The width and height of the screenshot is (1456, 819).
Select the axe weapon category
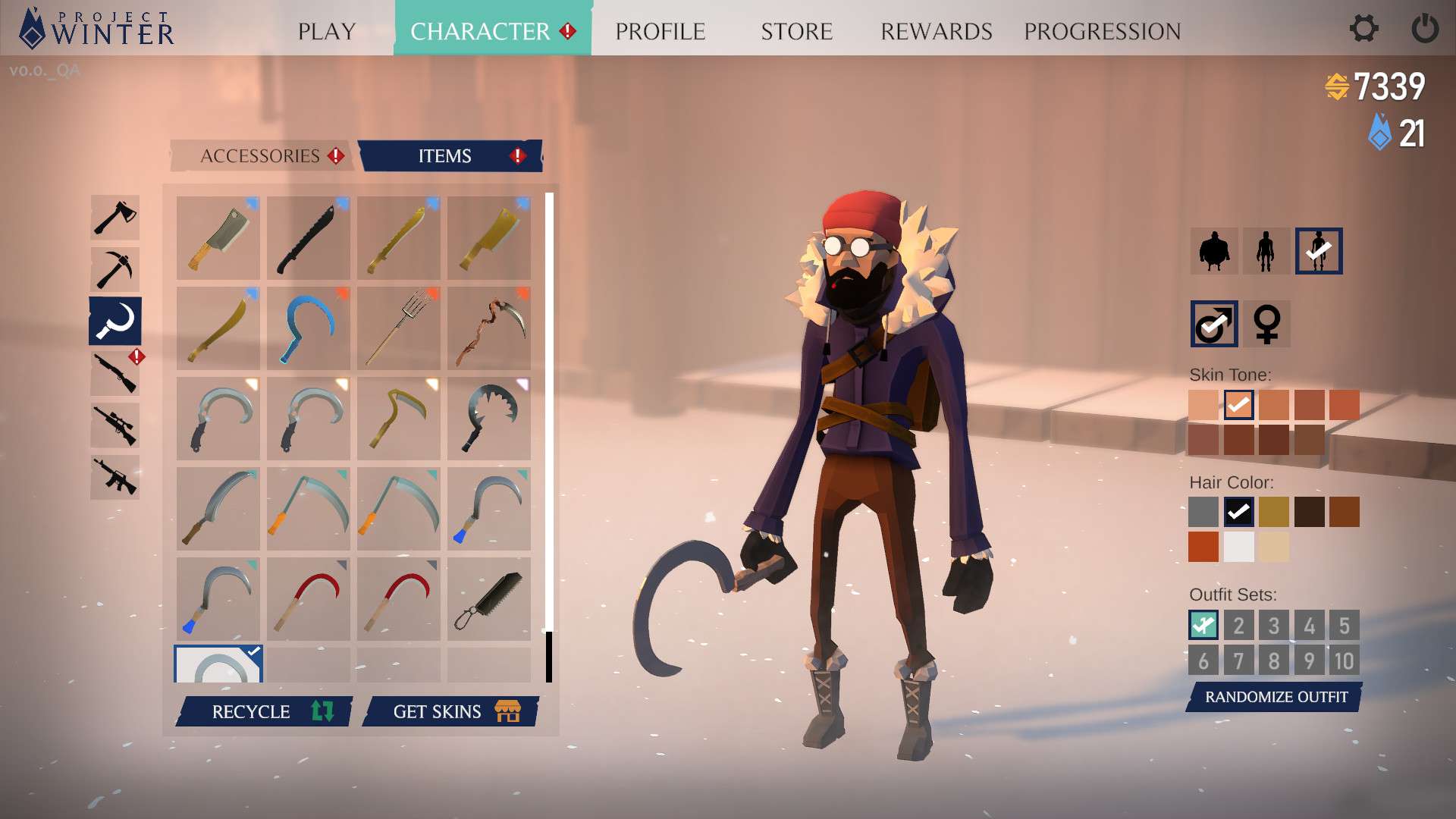tap(115, 218)
